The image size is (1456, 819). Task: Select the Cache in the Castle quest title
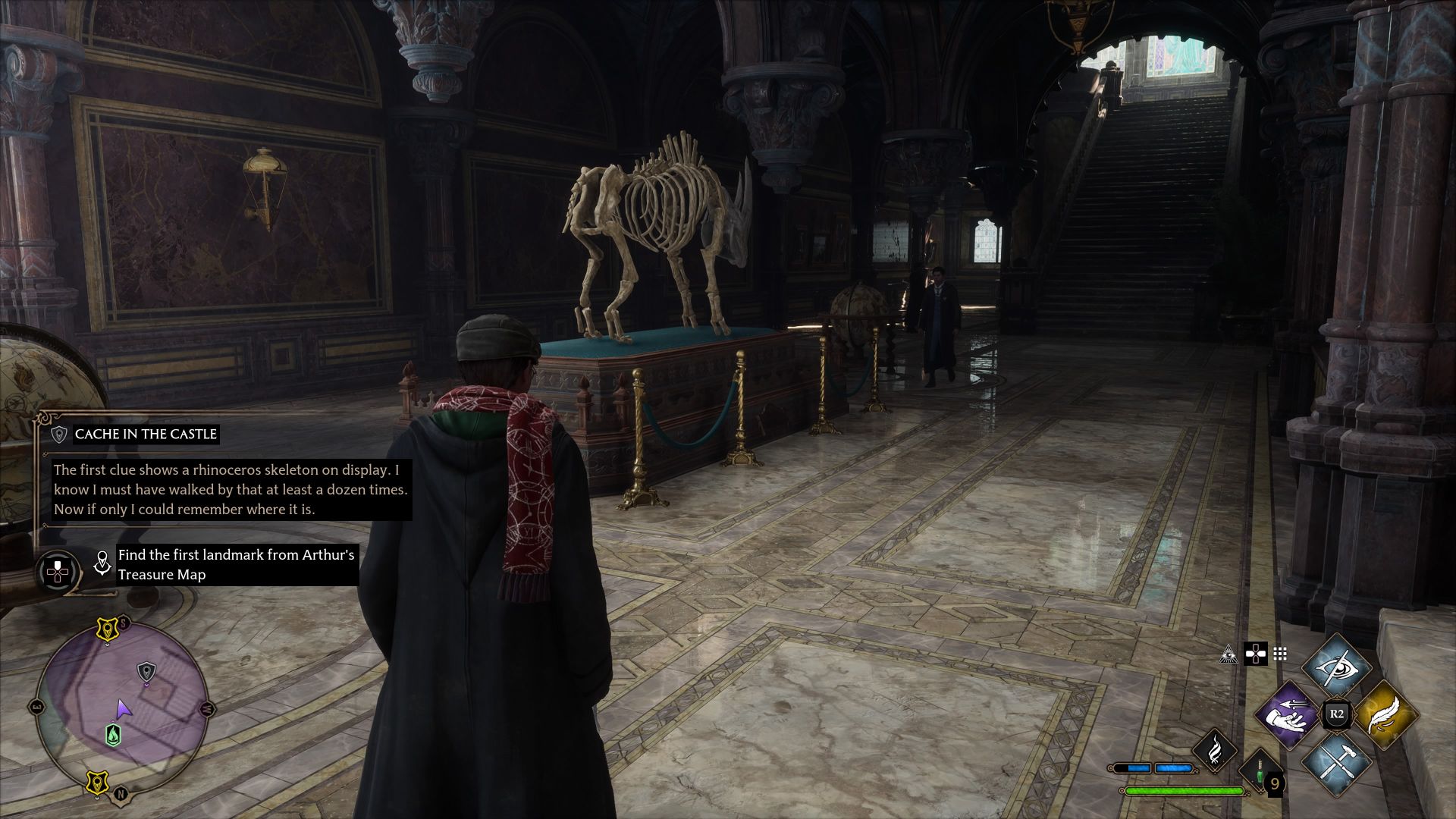coord(144,435)
